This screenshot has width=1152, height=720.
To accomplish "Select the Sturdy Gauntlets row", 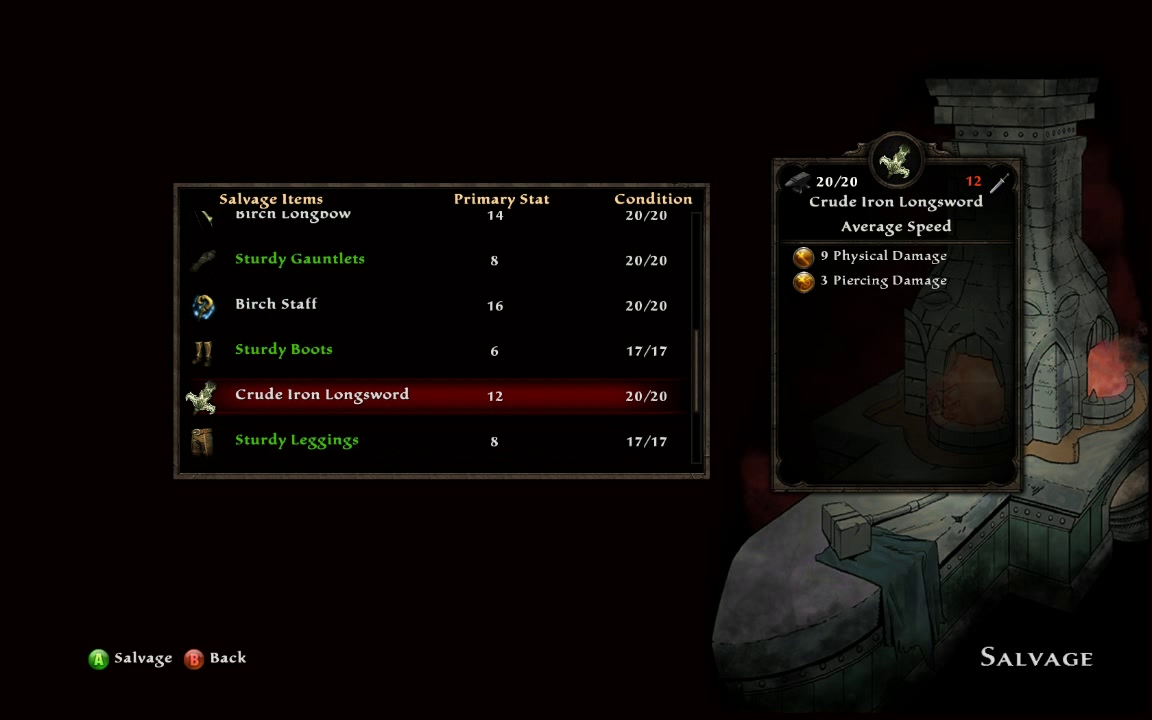I will coord(300,259).
